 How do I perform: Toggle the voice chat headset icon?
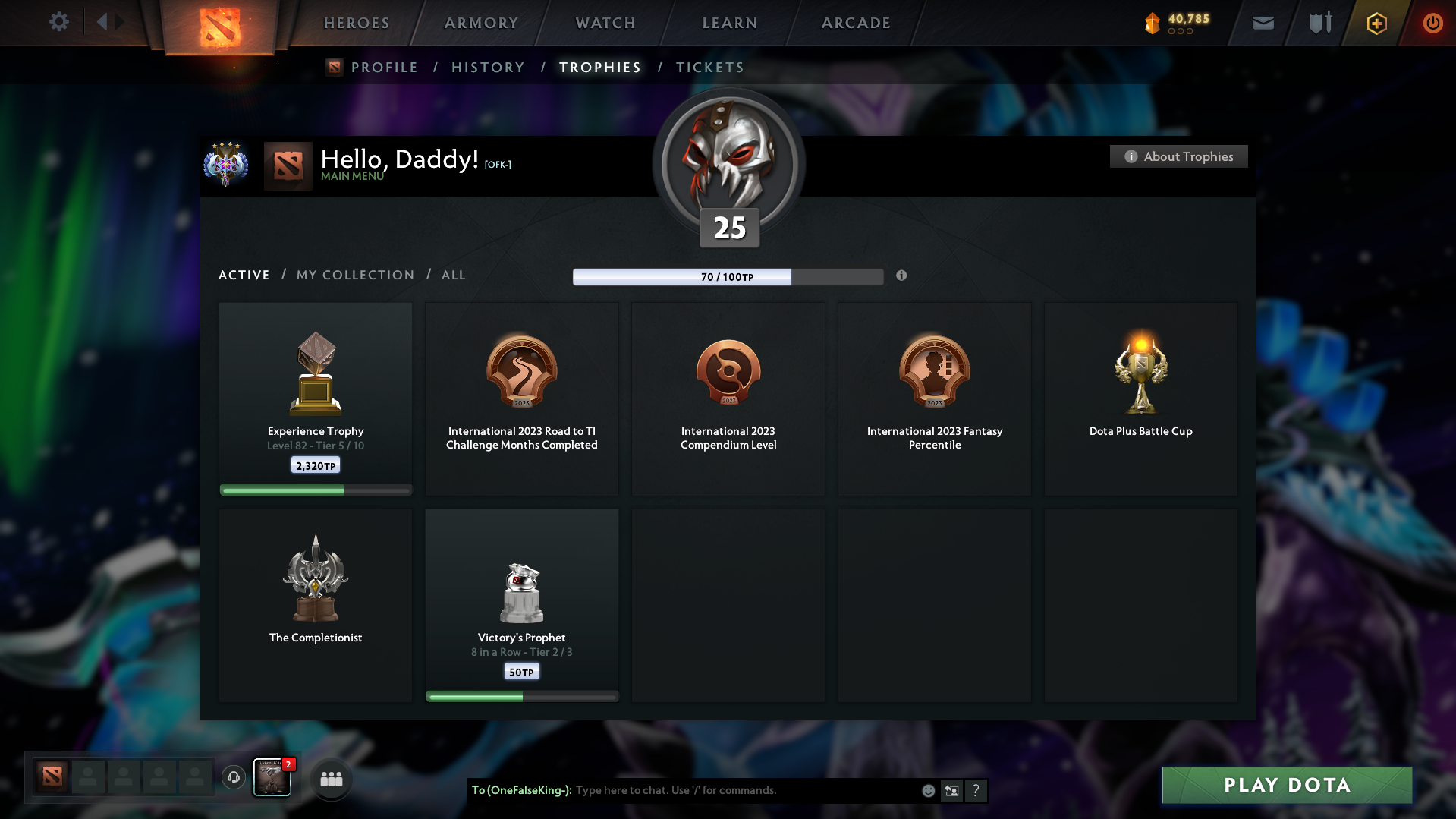[233, 778]
